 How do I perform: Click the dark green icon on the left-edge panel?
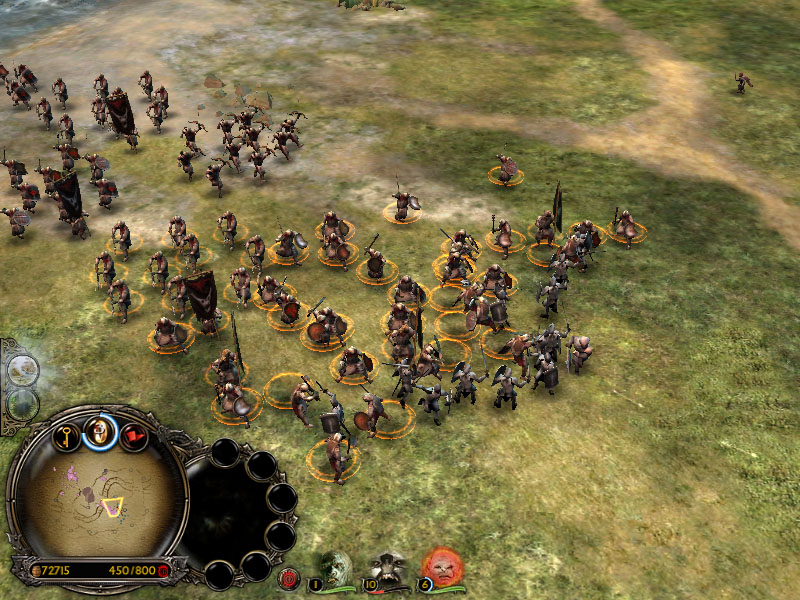[x=22, y=404]
